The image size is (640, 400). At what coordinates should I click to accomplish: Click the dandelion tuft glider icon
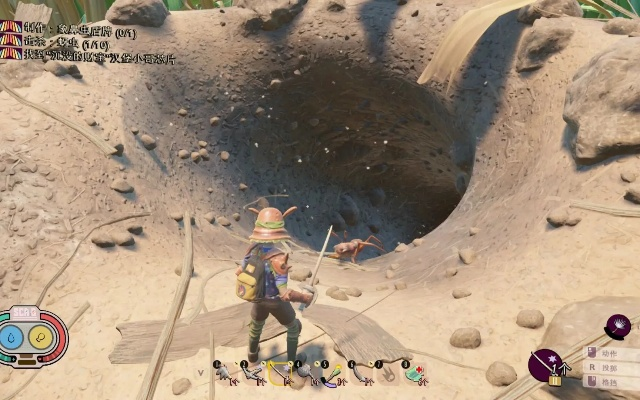[x=619, y=327]
